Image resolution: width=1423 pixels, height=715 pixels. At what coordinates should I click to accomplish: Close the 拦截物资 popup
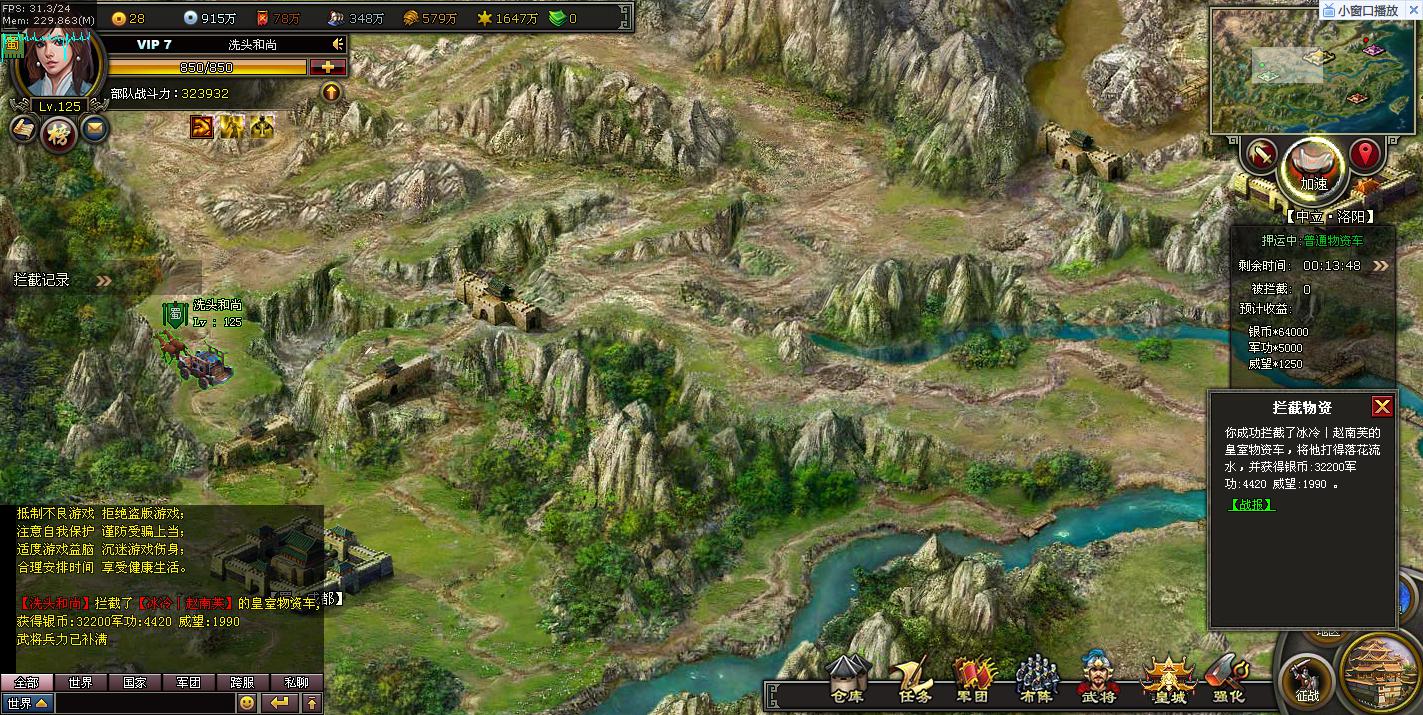1382,406
